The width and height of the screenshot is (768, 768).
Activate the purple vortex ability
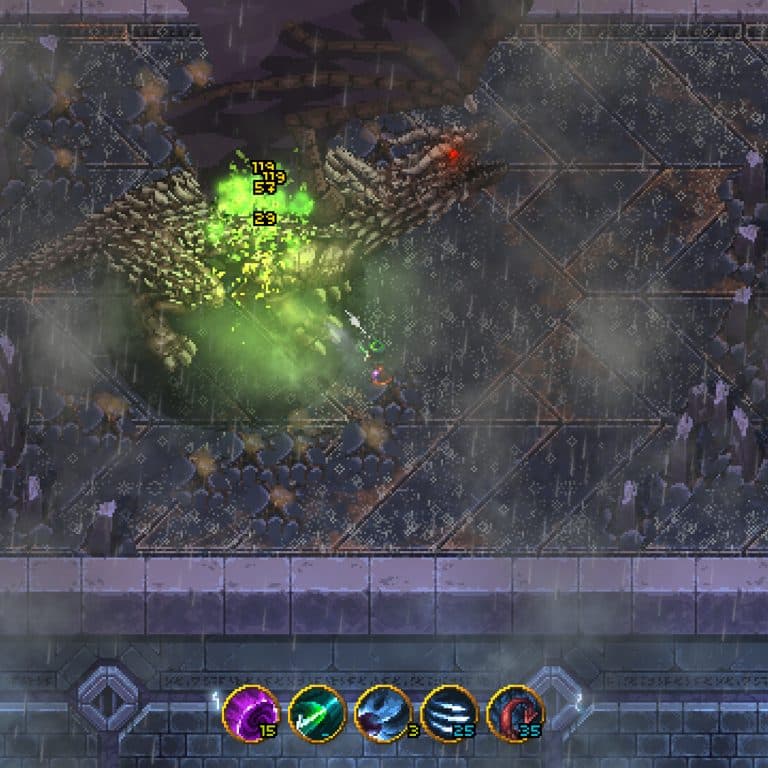[250, 713]
